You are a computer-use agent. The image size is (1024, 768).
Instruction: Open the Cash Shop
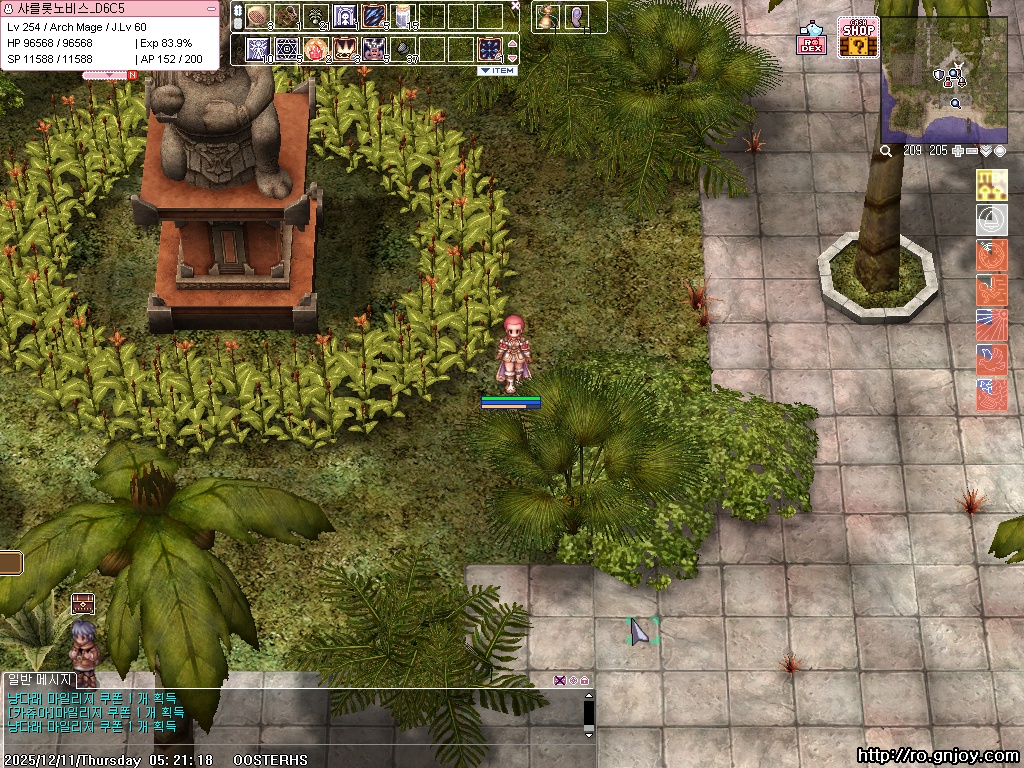[858, 38]
